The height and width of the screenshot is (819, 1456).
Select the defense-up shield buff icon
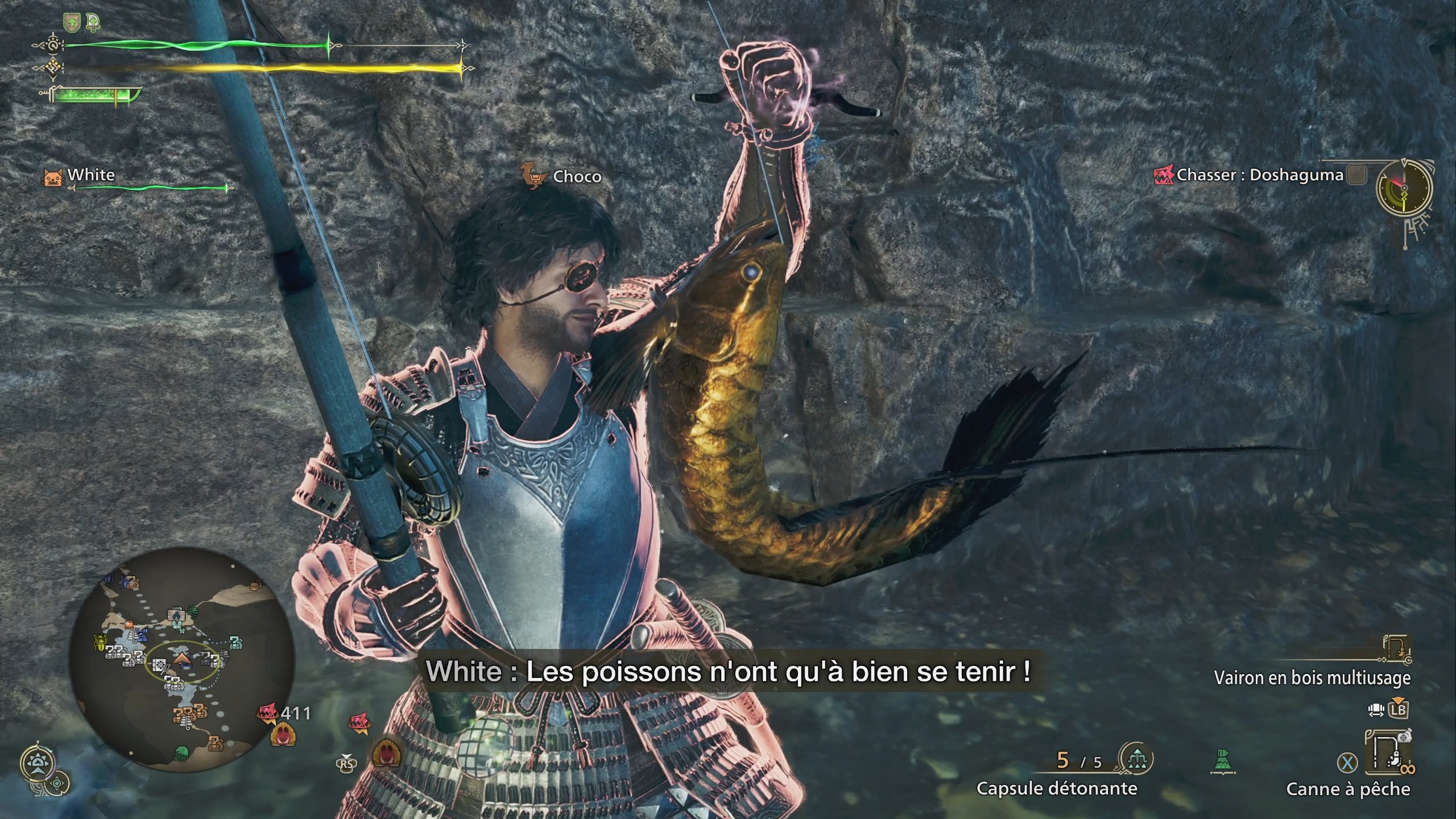click(72, 22)
